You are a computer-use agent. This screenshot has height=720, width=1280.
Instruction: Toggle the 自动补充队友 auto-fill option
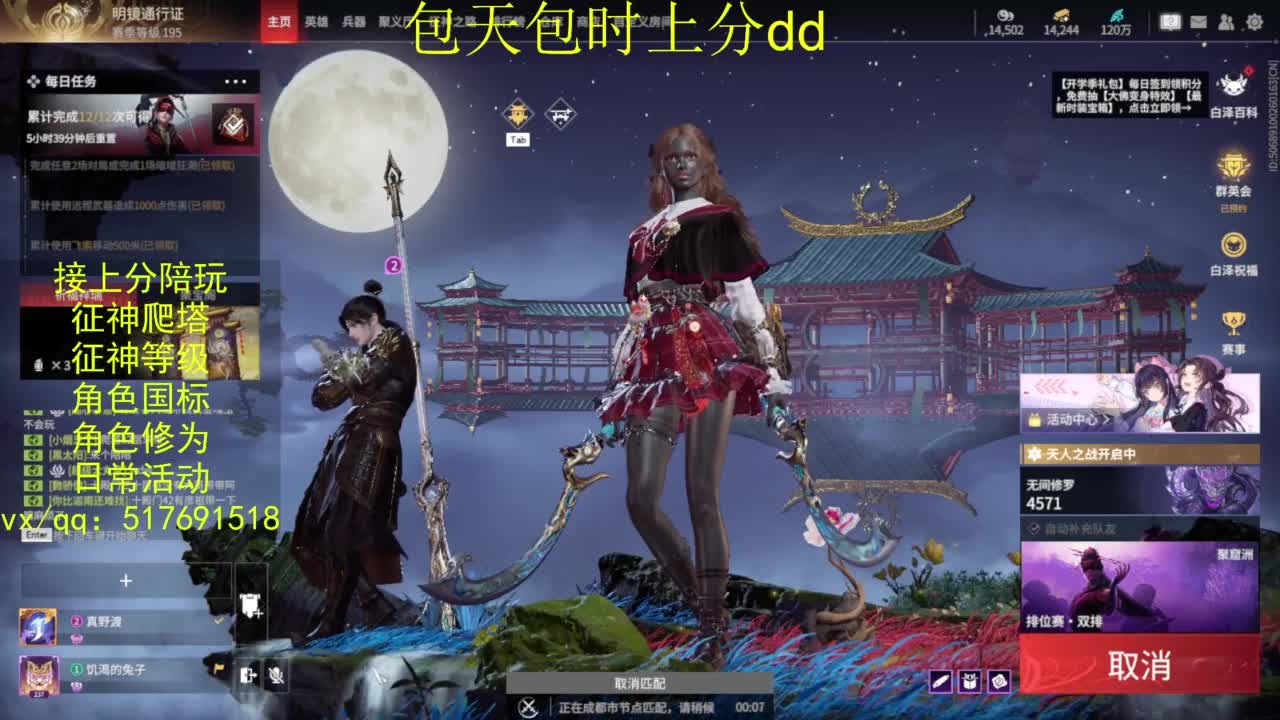[x=1036, y=527]
